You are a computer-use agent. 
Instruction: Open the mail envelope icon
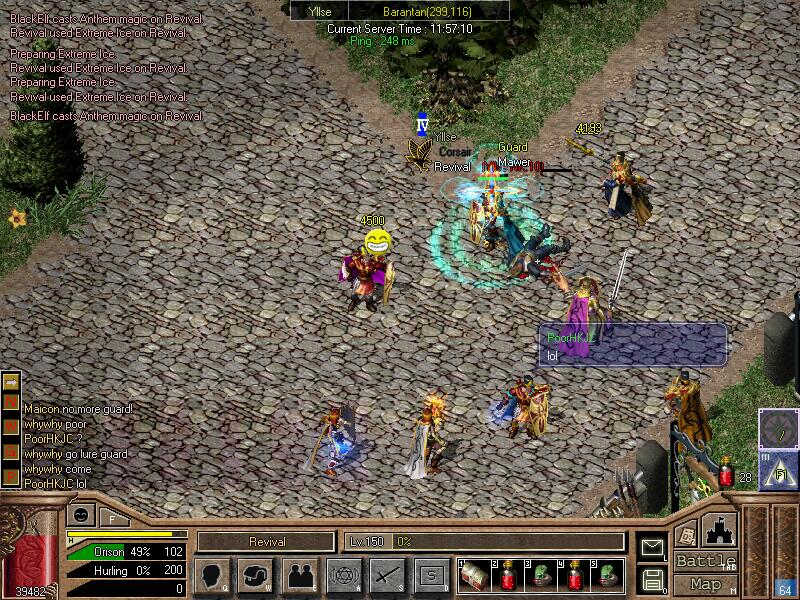coord(652,547)
